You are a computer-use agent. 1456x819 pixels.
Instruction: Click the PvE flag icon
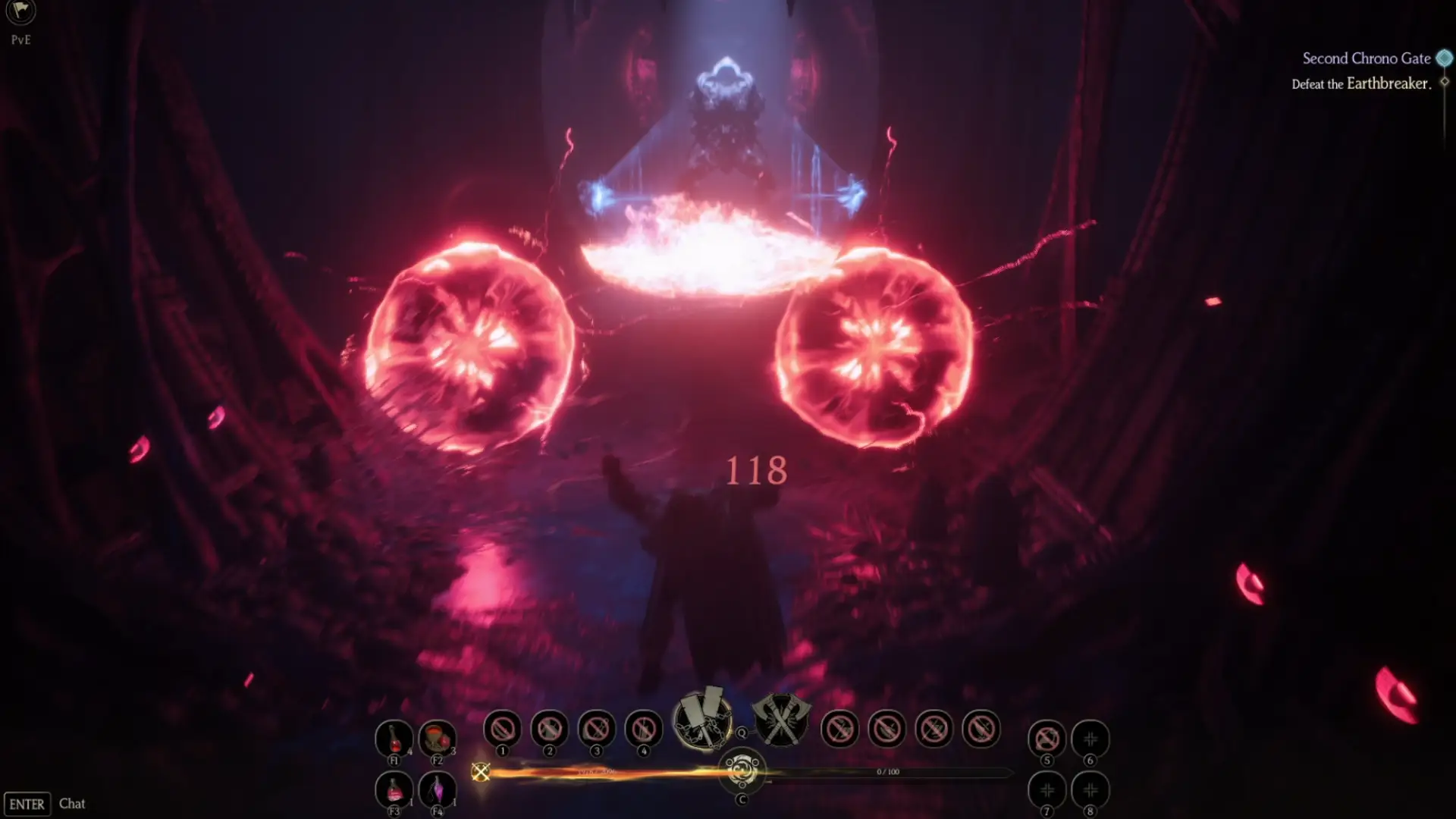(20, 12)
